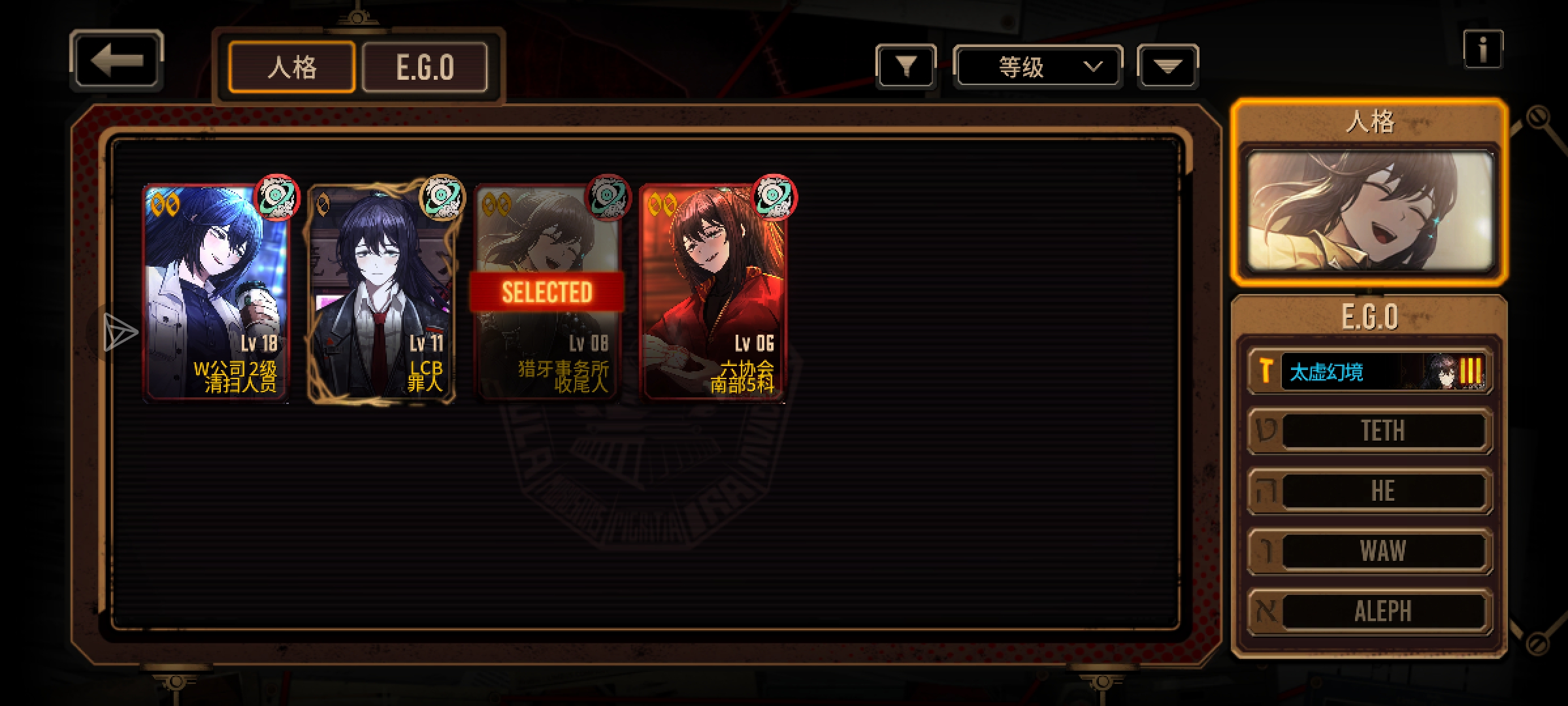The image size is (1568, 706).
Task: Select the W公司2级清扫人员 identity card
Action: pos(216,293)
